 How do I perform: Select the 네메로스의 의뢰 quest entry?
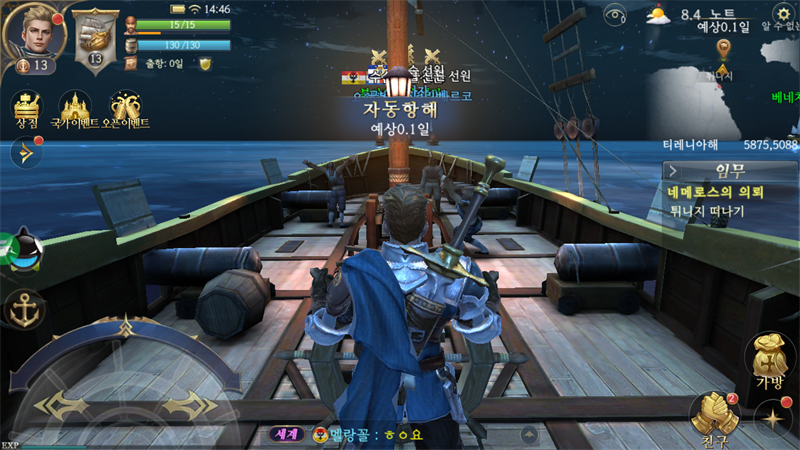(716, 192)
